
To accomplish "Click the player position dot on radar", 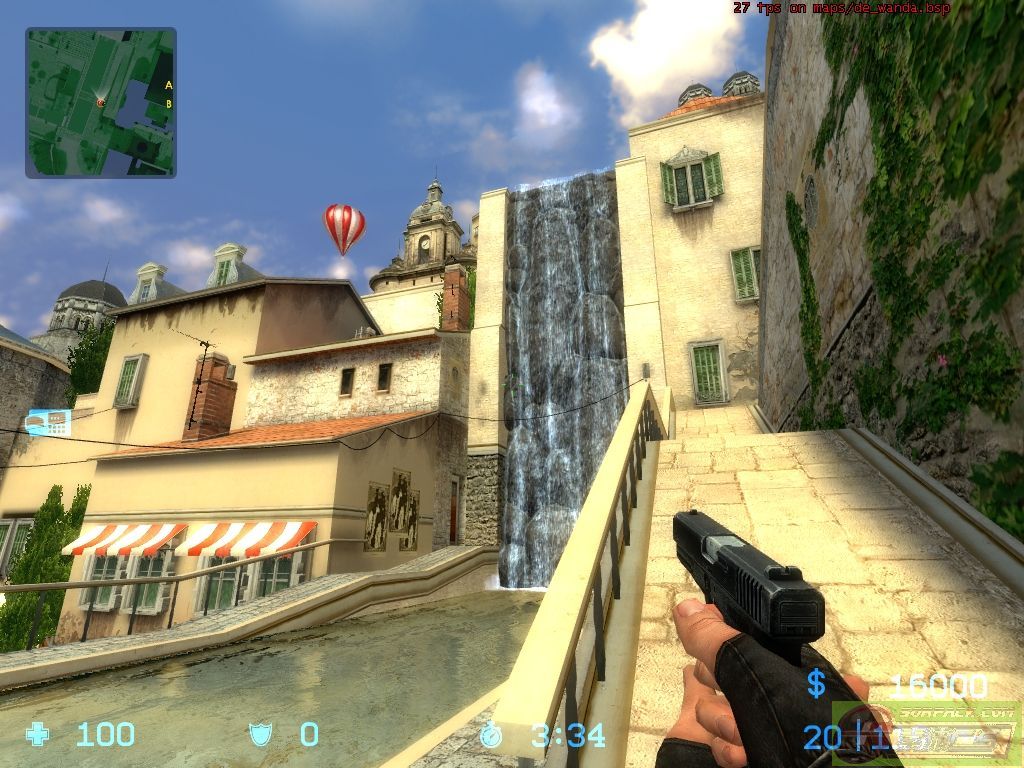I will pyautogui.click(x=100, y=102).
